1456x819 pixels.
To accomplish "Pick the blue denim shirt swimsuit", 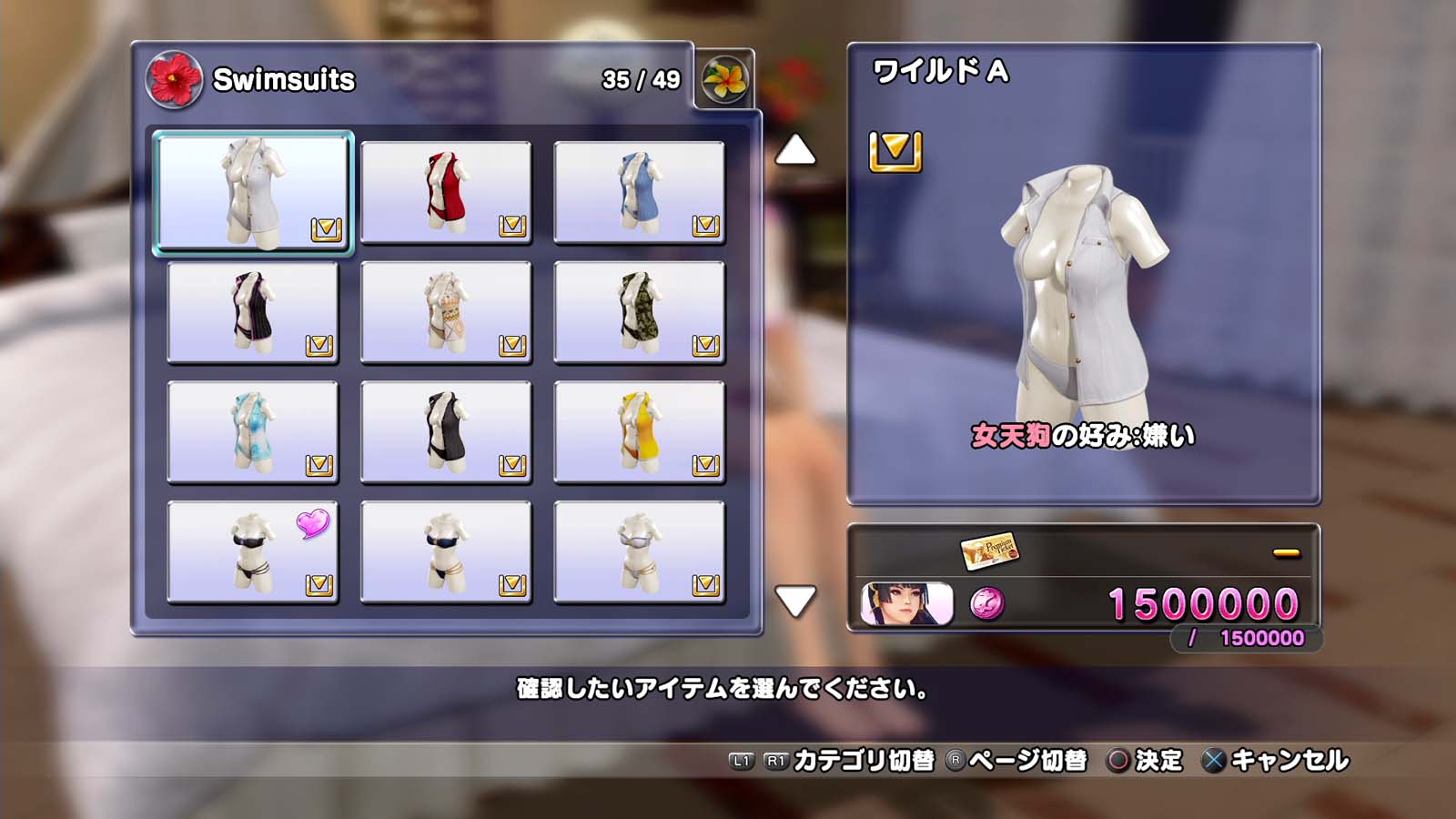I will point(639,192).
